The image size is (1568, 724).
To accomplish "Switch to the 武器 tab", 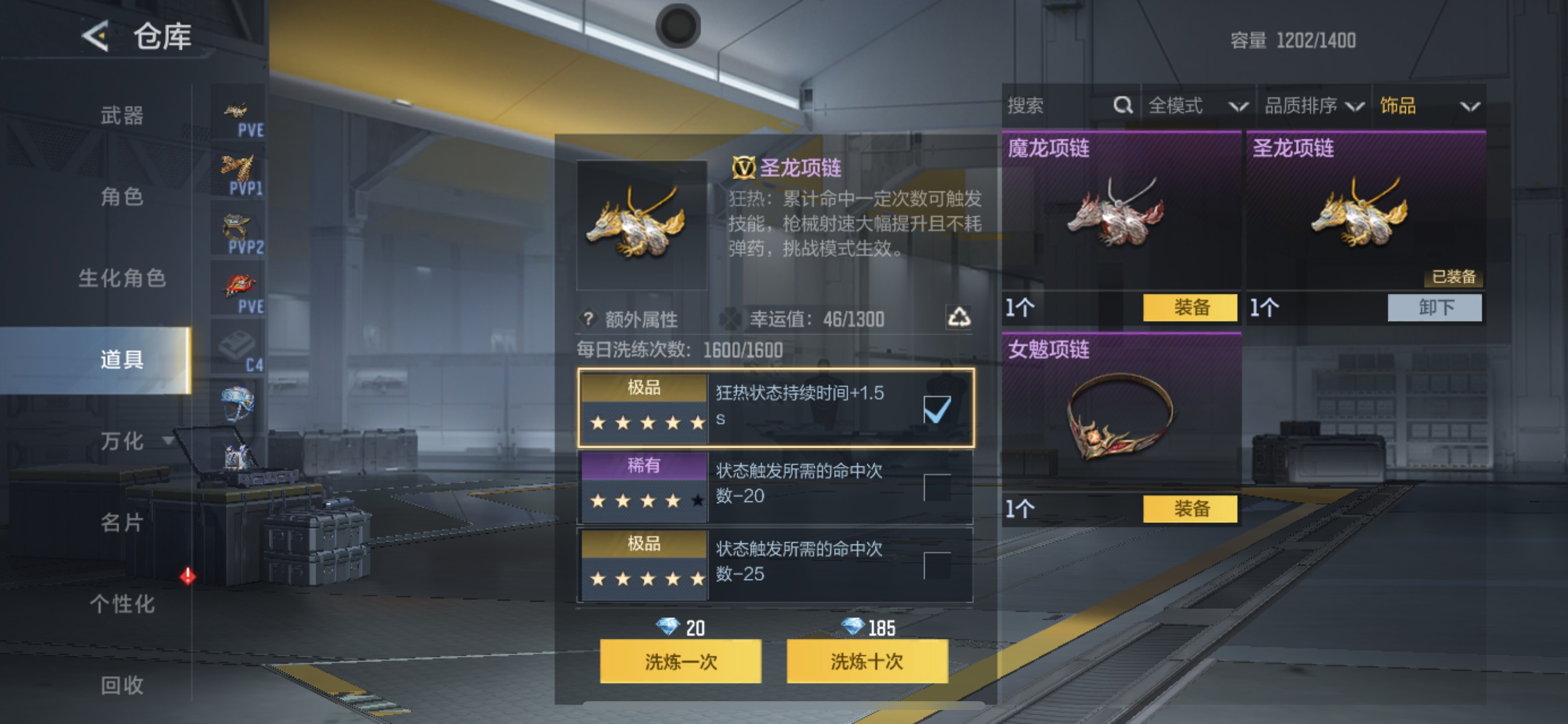I will tap(122, 115).
